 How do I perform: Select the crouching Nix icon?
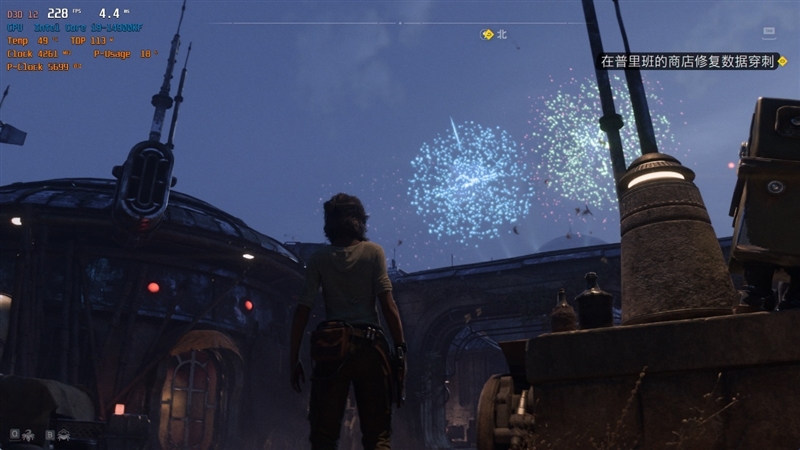pyautogui.click(x=63, y=435)
